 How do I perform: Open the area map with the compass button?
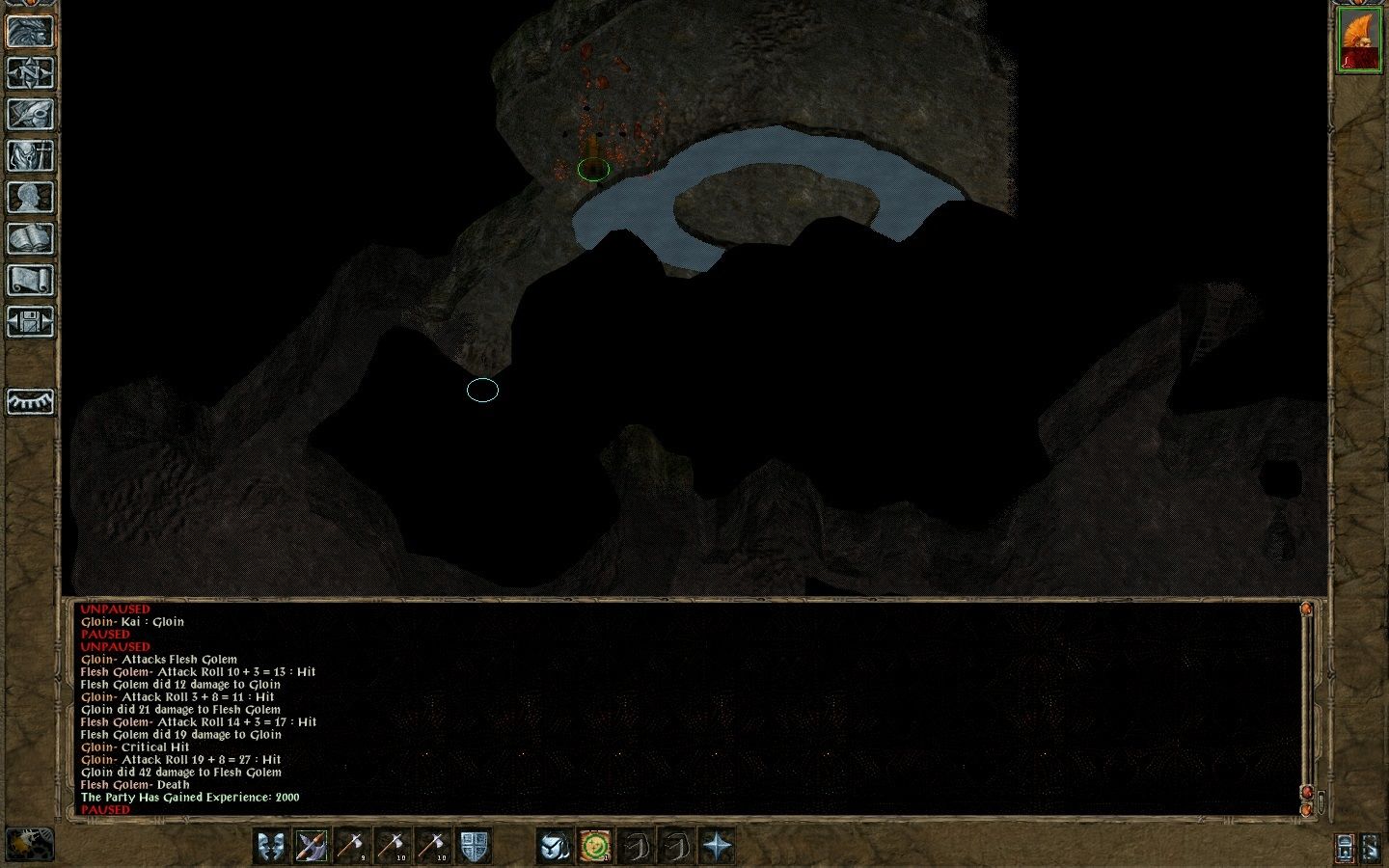tap(30, 72)
